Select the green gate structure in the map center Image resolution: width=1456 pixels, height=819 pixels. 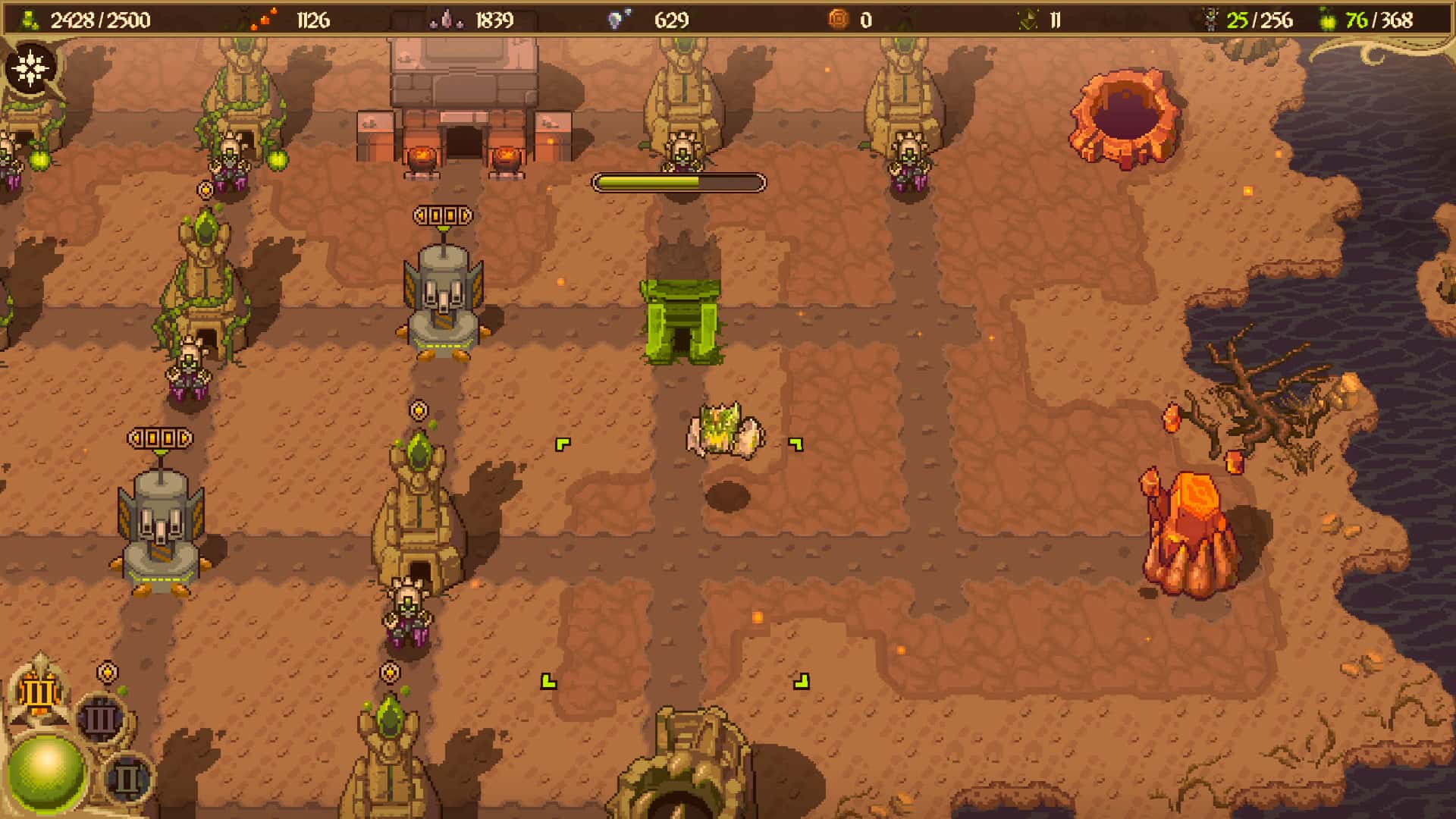pos(681,321)
